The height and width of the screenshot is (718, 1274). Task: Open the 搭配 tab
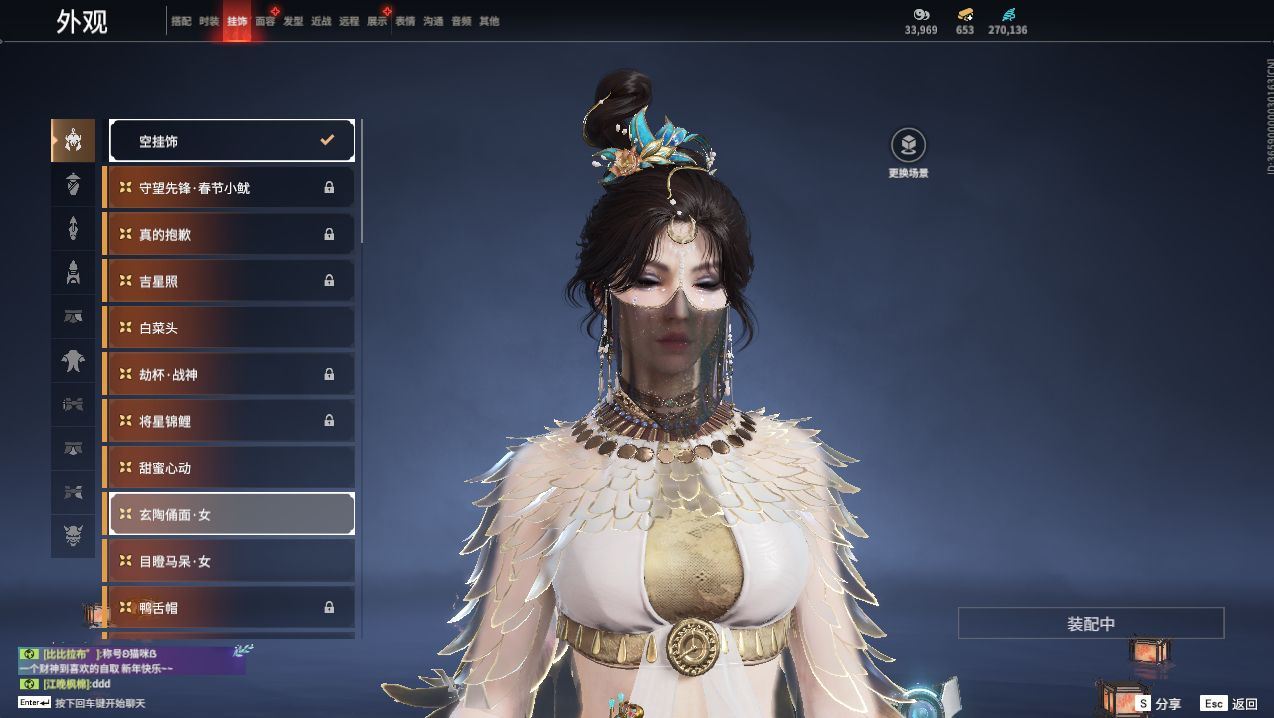pos(181,21)
